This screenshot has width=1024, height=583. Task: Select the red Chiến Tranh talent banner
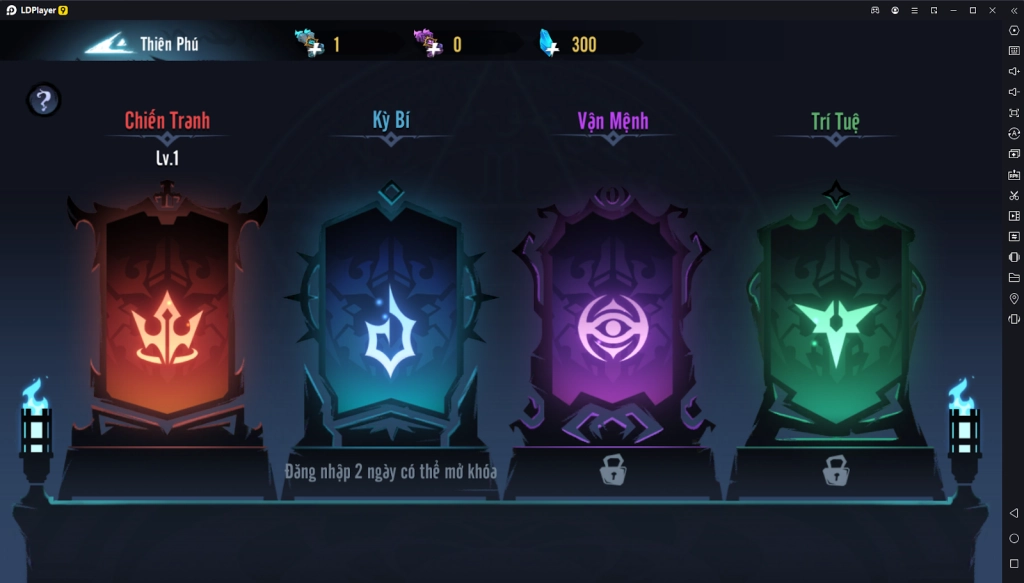[x=167, y=318]
